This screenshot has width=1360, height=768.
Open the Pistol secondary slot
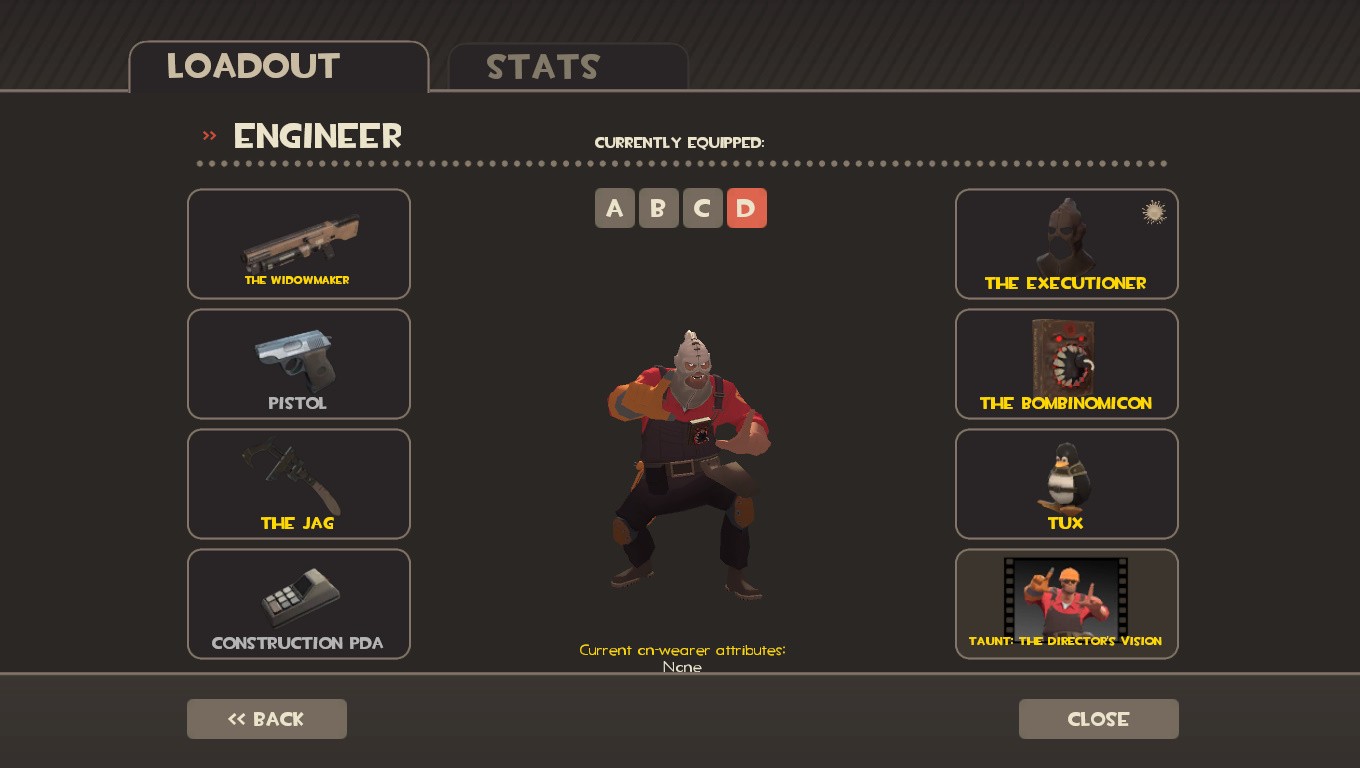(298, 363)
